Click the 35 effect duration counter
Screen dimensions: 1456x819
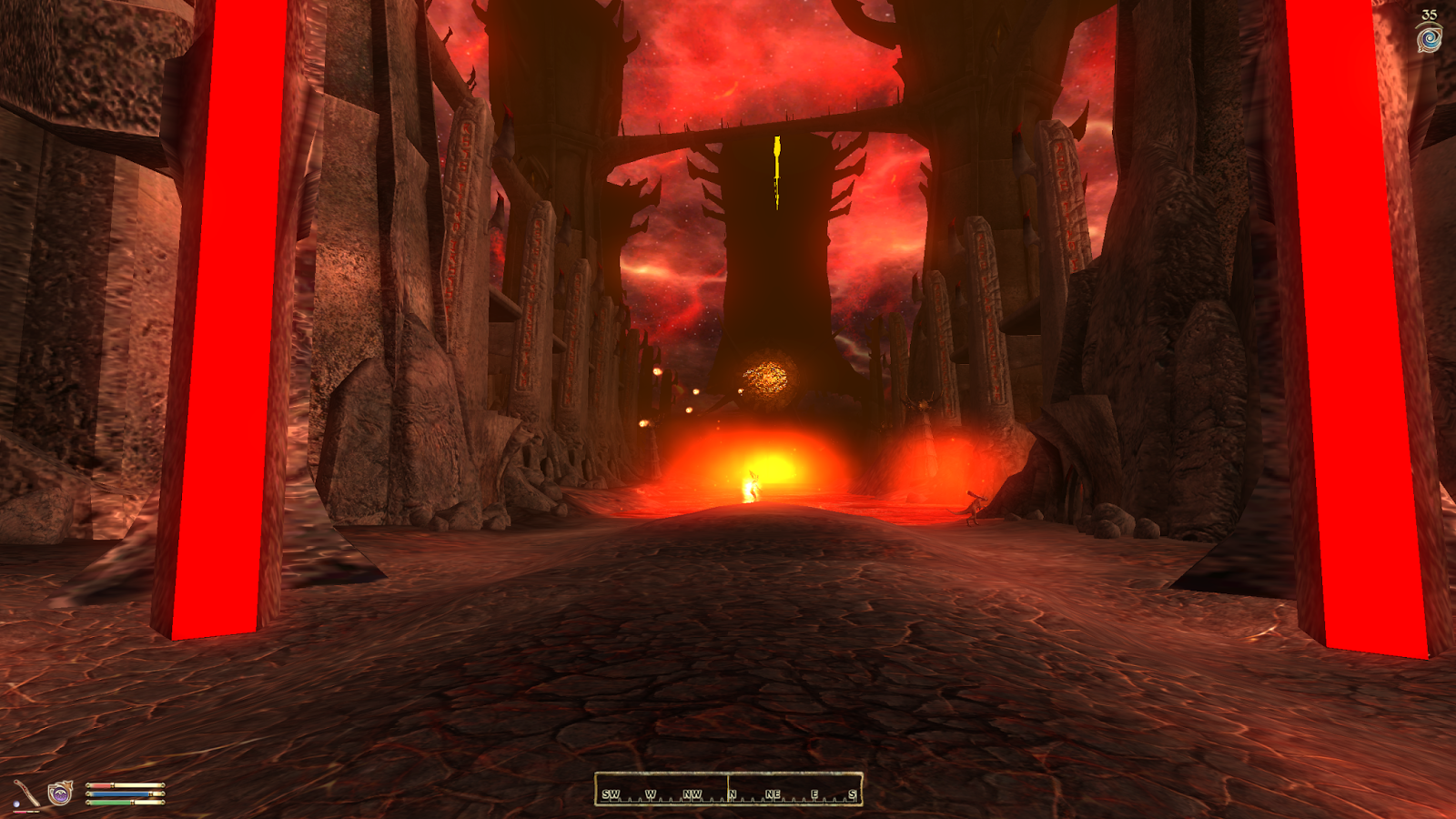pyautogui.click(x=1429, y=12)
